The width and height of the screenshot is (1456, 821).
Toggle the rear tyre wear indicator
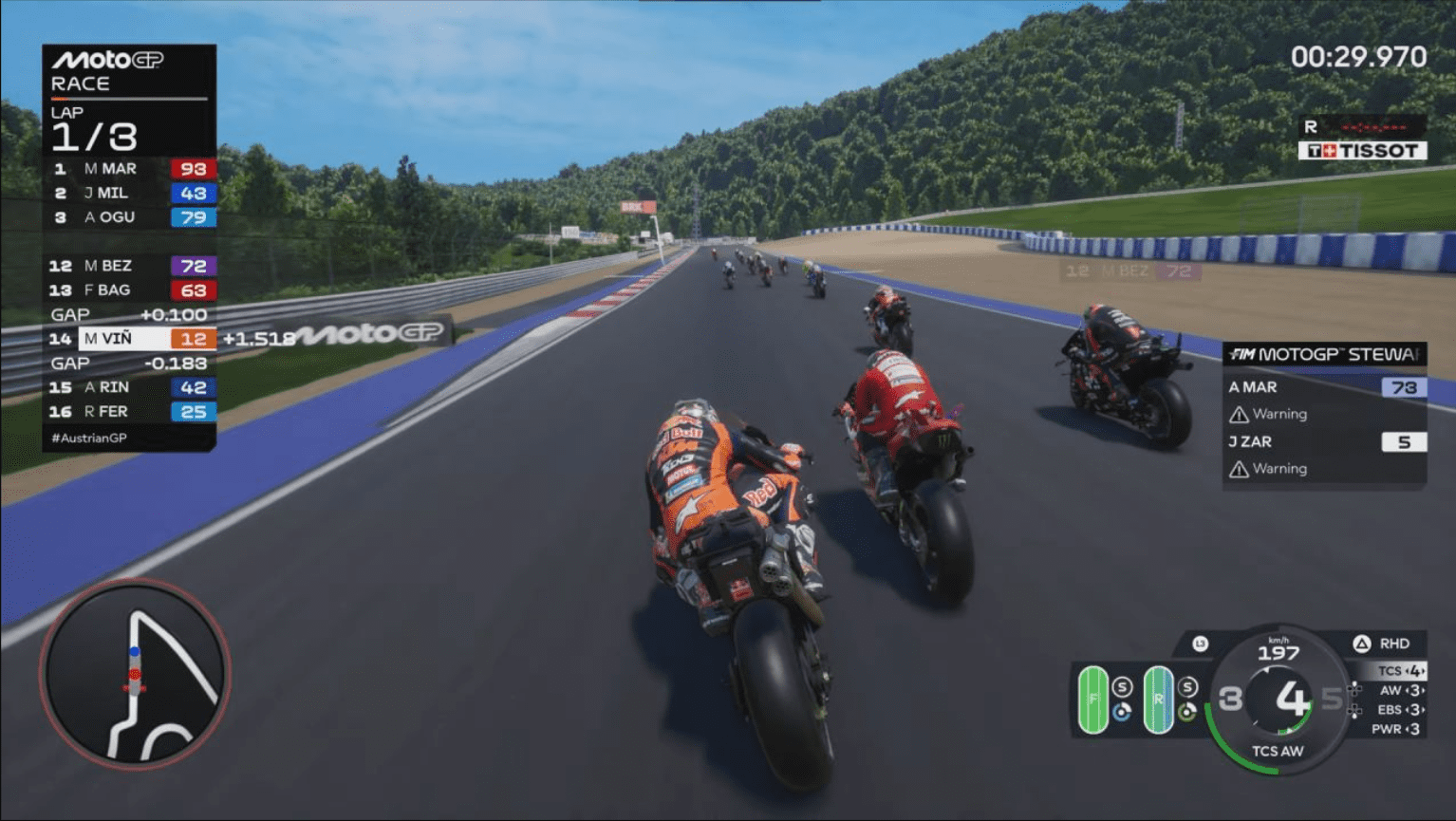click(1159, 700)
